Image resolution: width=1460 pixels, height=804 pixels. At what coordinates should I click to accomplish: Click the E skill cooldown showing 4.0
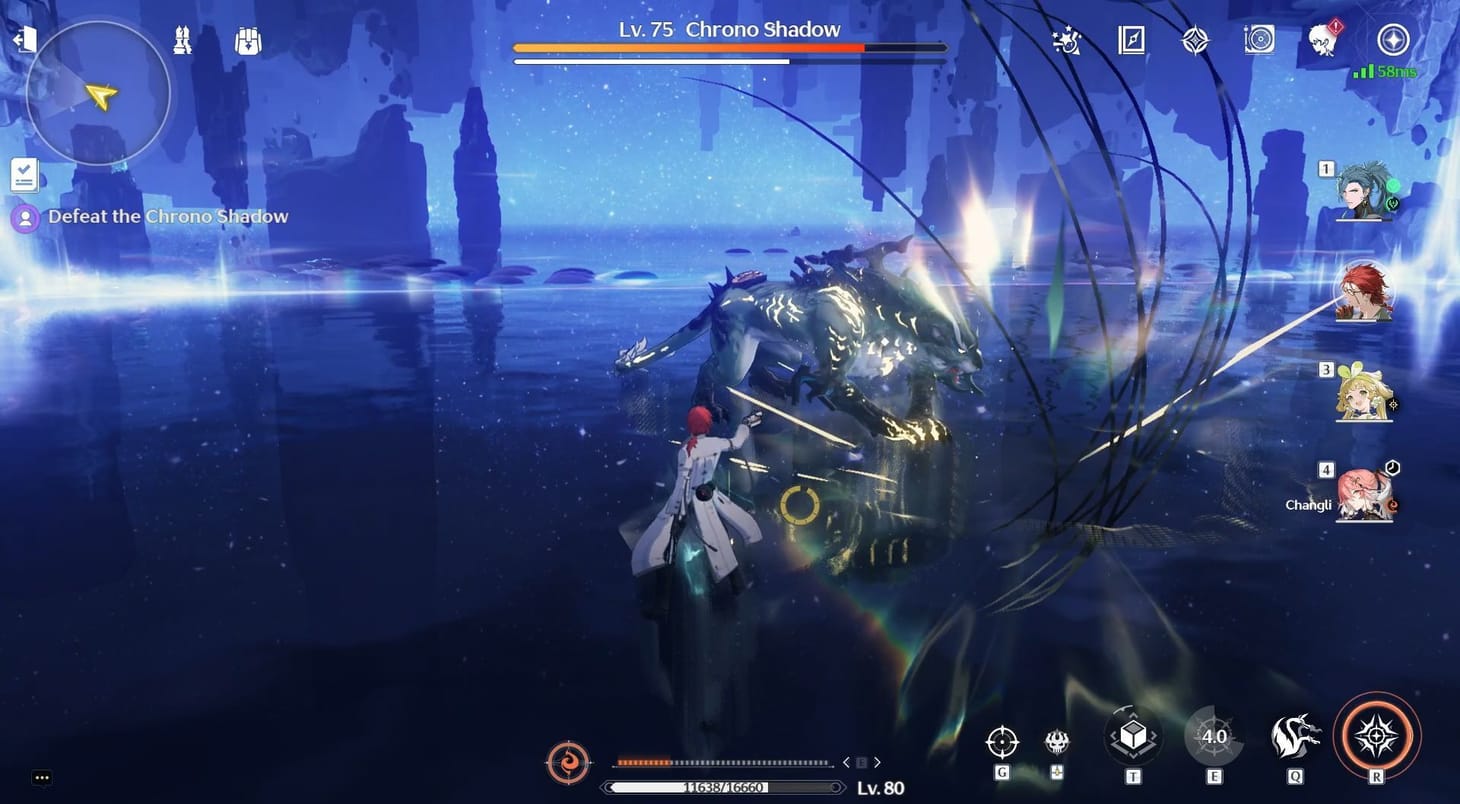(x=1213, y=736)
